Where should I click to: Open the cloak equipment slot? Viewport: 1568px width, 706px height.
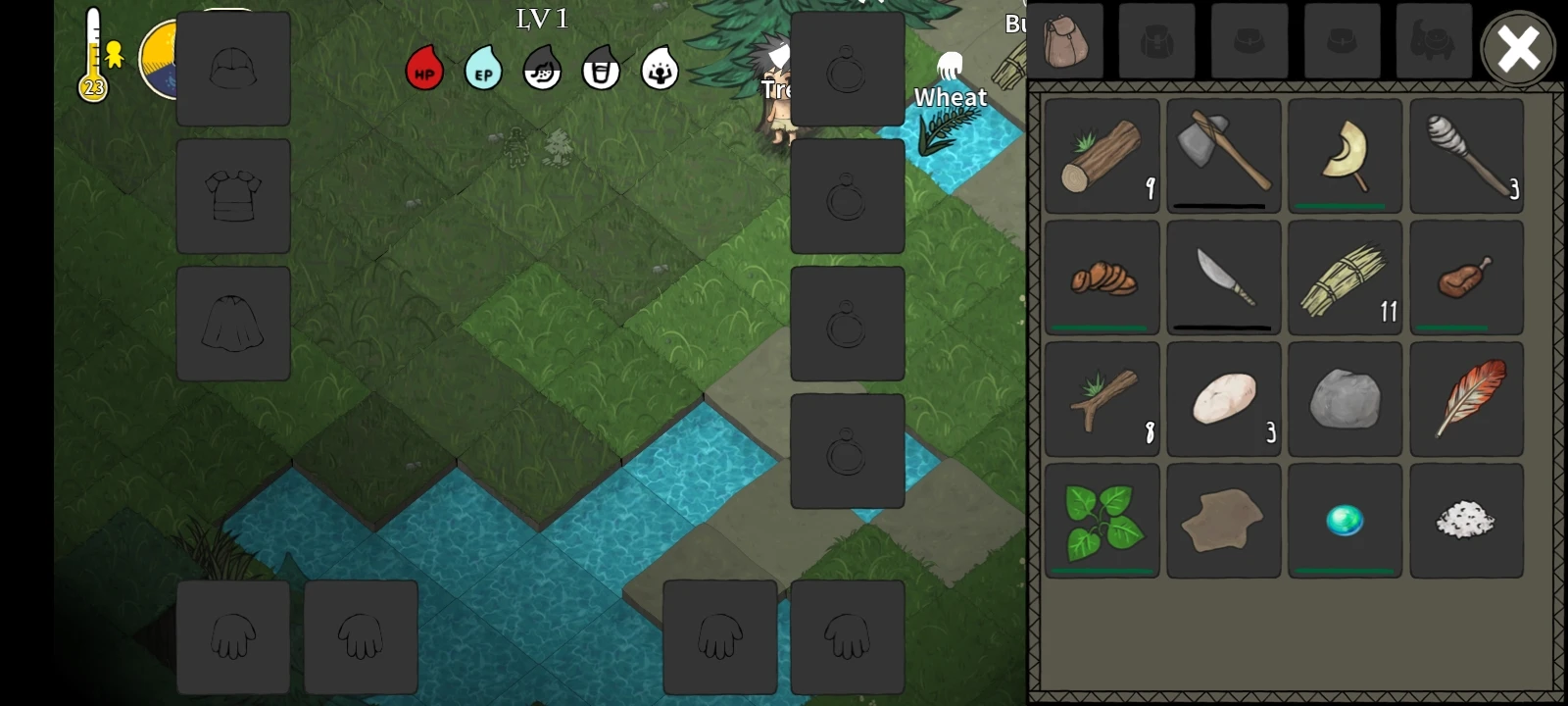pyautogui.click(x=233, y=324)
